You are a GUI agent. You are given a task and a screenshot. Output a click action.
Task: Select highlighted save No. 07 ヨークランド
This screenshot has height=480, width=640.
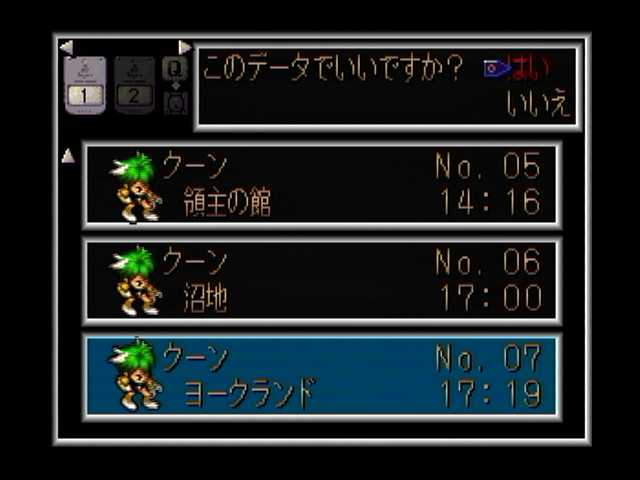point(322,376)
